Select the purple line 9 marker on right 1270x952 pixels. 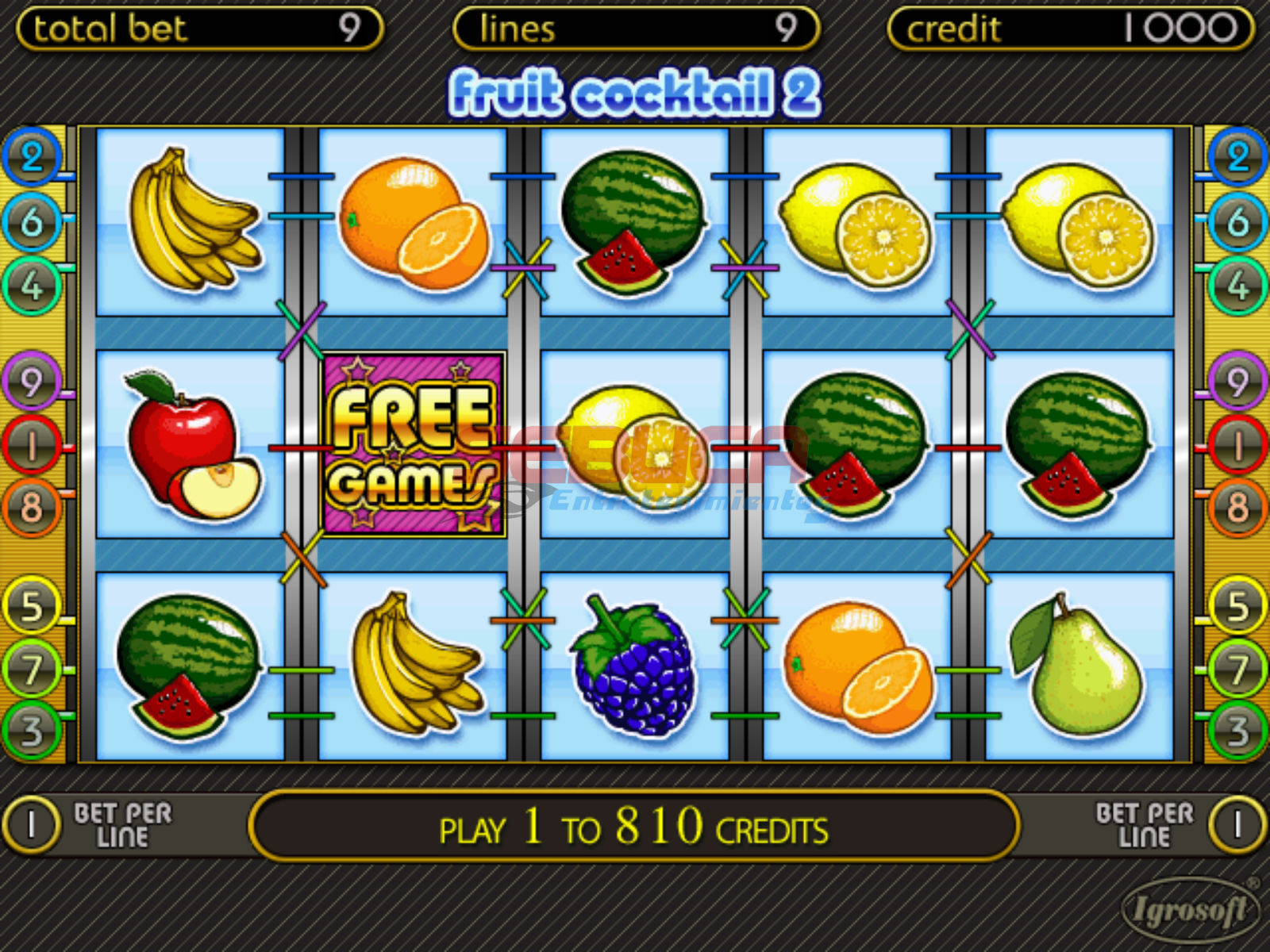coord(1237,382)
